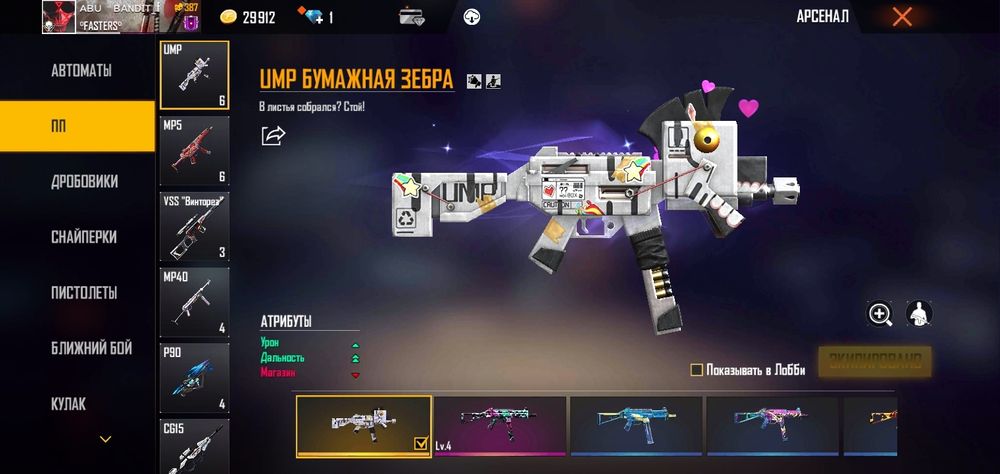Toggle the Показывать в Лобби checkbox
Viewport: 1000px width, 474px height.
[x=697, y=370]
